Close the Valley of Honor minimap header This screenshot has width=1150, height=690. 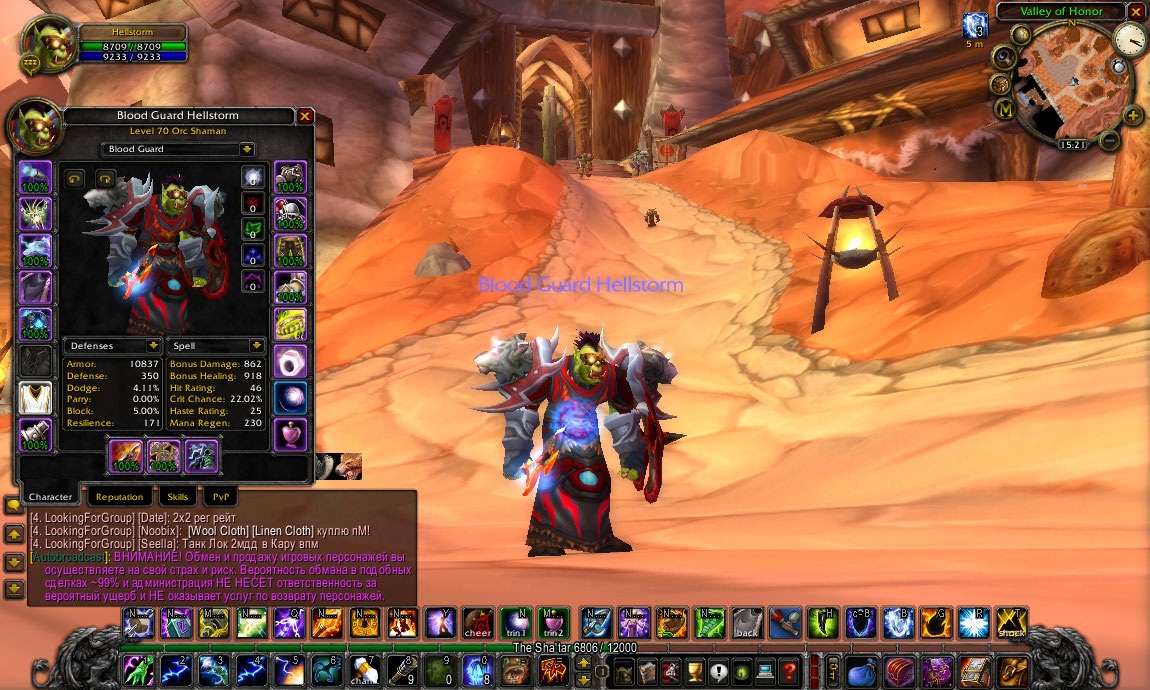coord(1134,12)
